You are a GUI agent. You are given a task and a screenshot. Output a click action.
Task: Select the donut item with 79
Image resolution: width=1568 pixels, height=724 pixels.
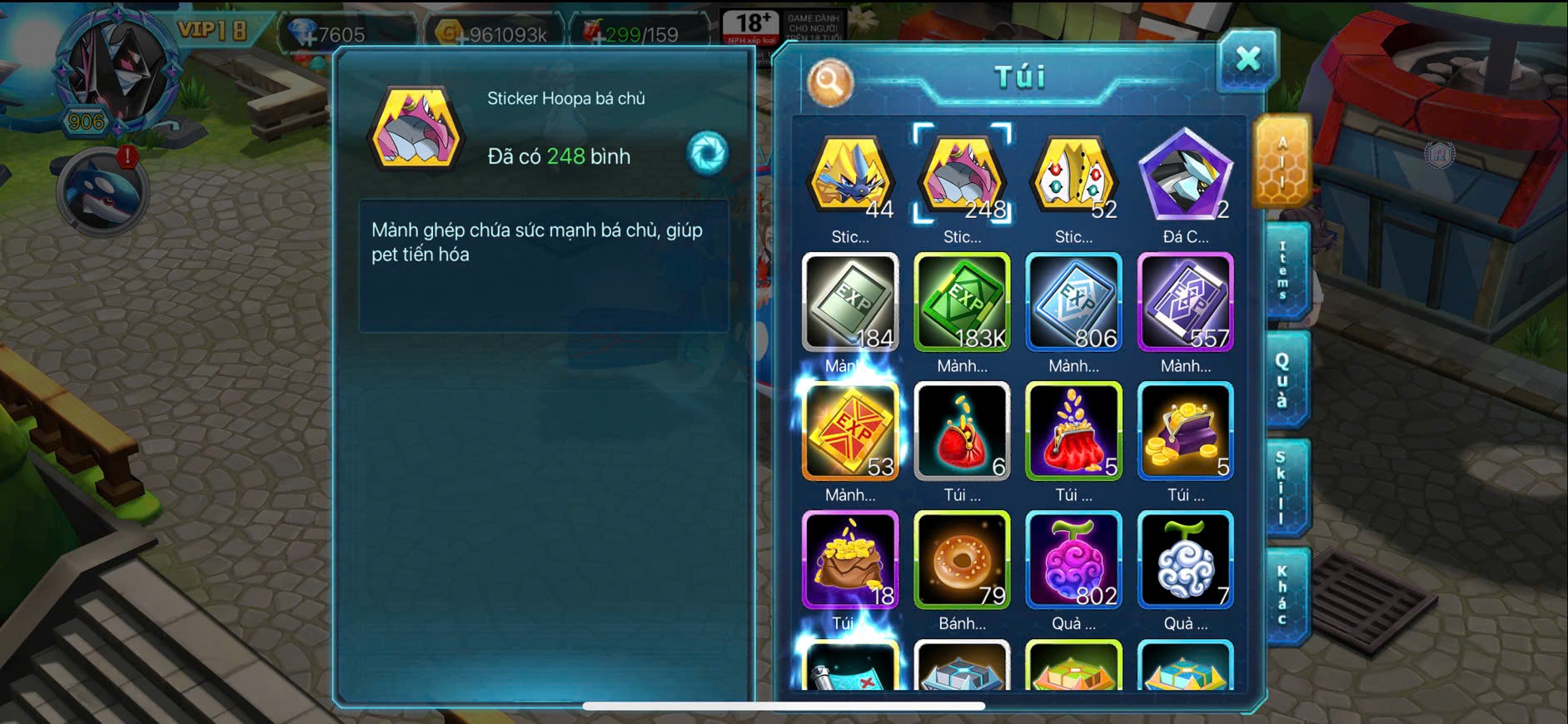coord(962,560)
